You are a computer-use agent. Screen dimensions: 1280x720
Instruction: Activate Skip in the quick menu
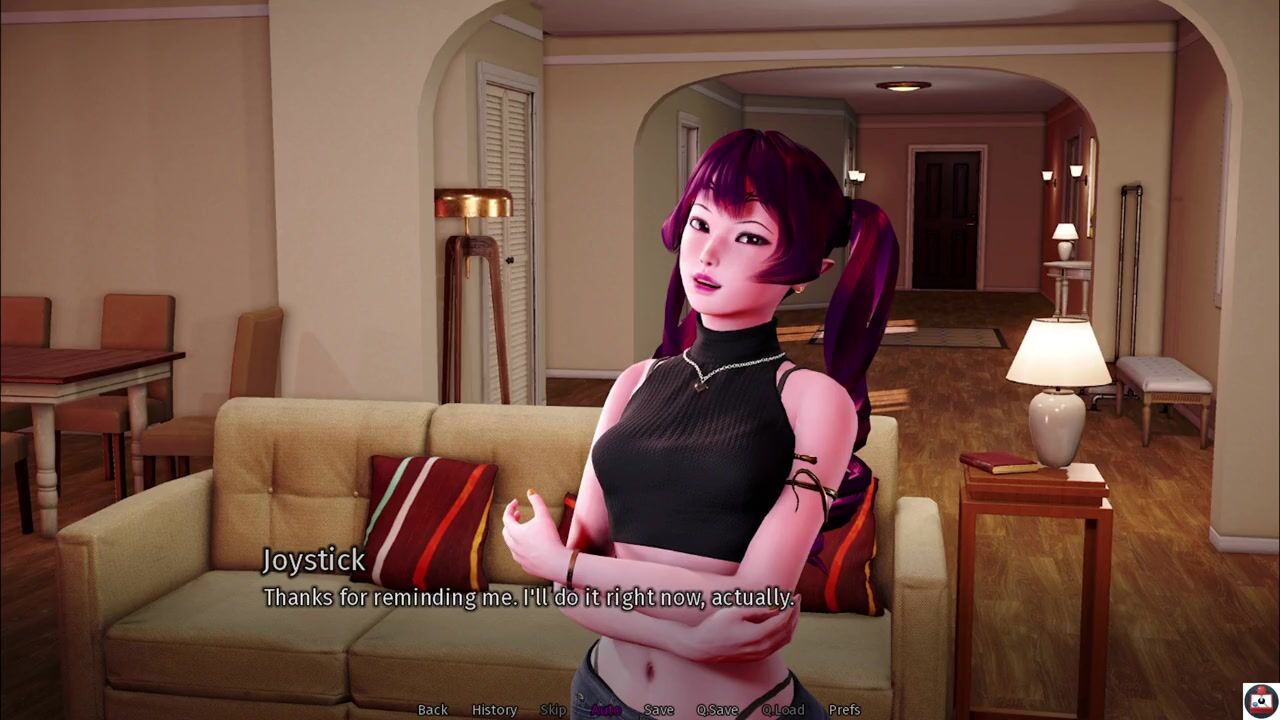pyautogui.click(x=553, y=709)
